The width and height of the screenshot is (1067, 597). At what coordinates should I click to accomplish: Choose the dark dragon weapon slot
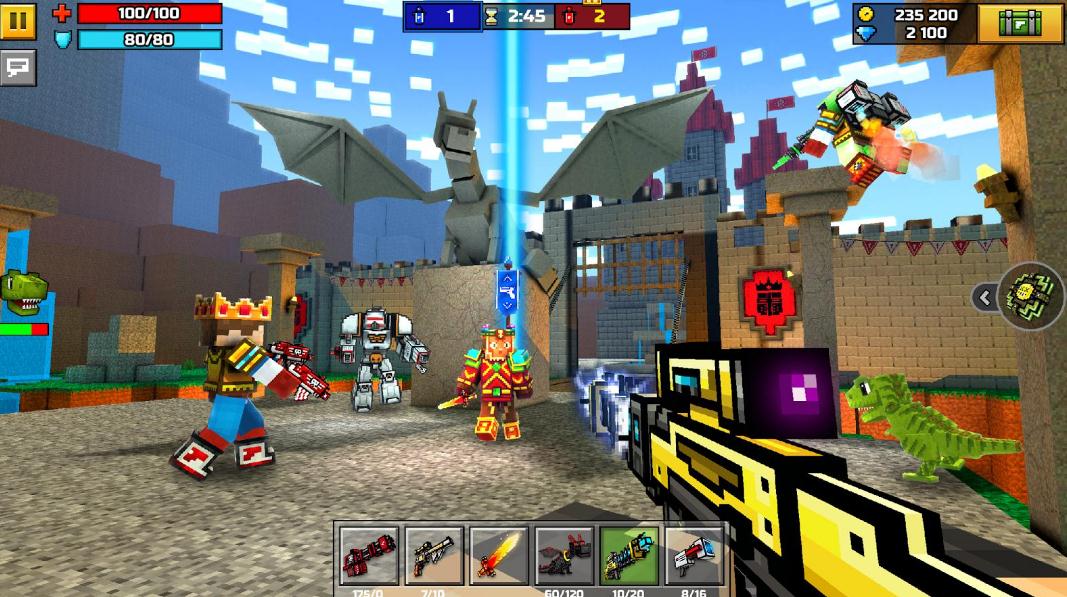(x=564, y=555)
